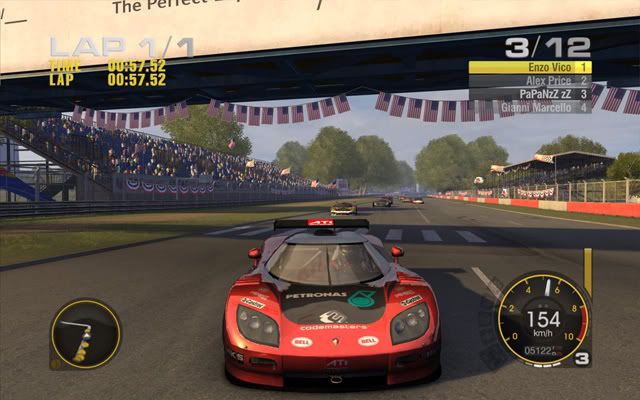
Task: Select Enzo Vico in the standings
Action: coord(530,67)
